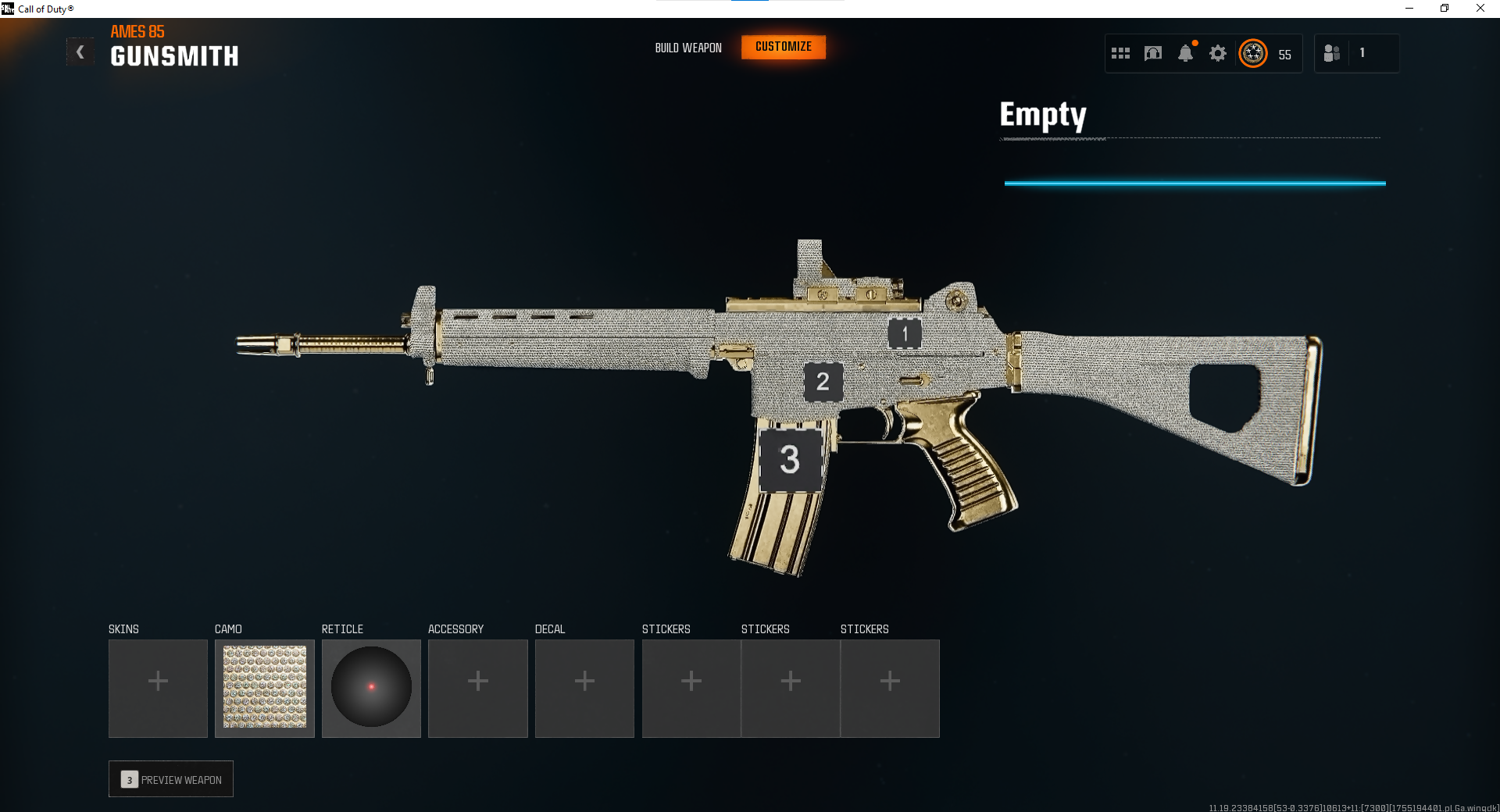
Task: Choose the red dot reticle slot
Action: [371, 688]
